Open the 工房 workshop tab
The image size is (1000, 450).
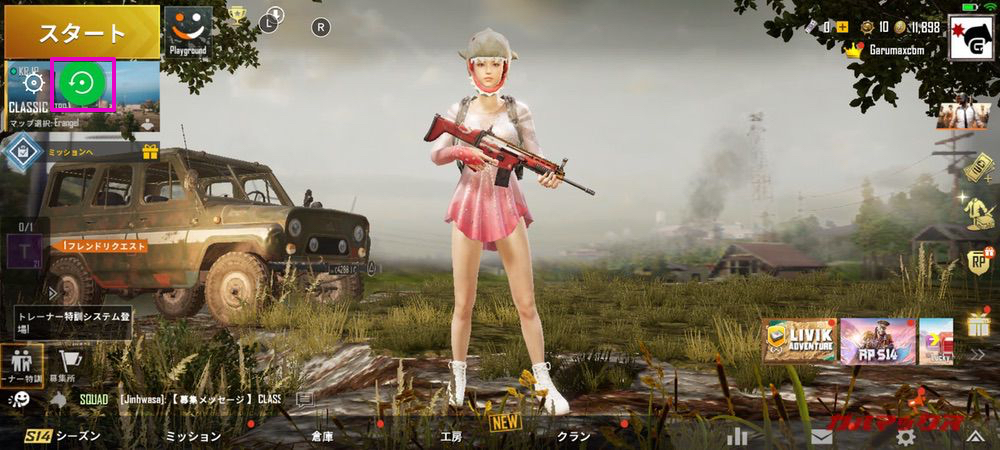tap(451, 436)
